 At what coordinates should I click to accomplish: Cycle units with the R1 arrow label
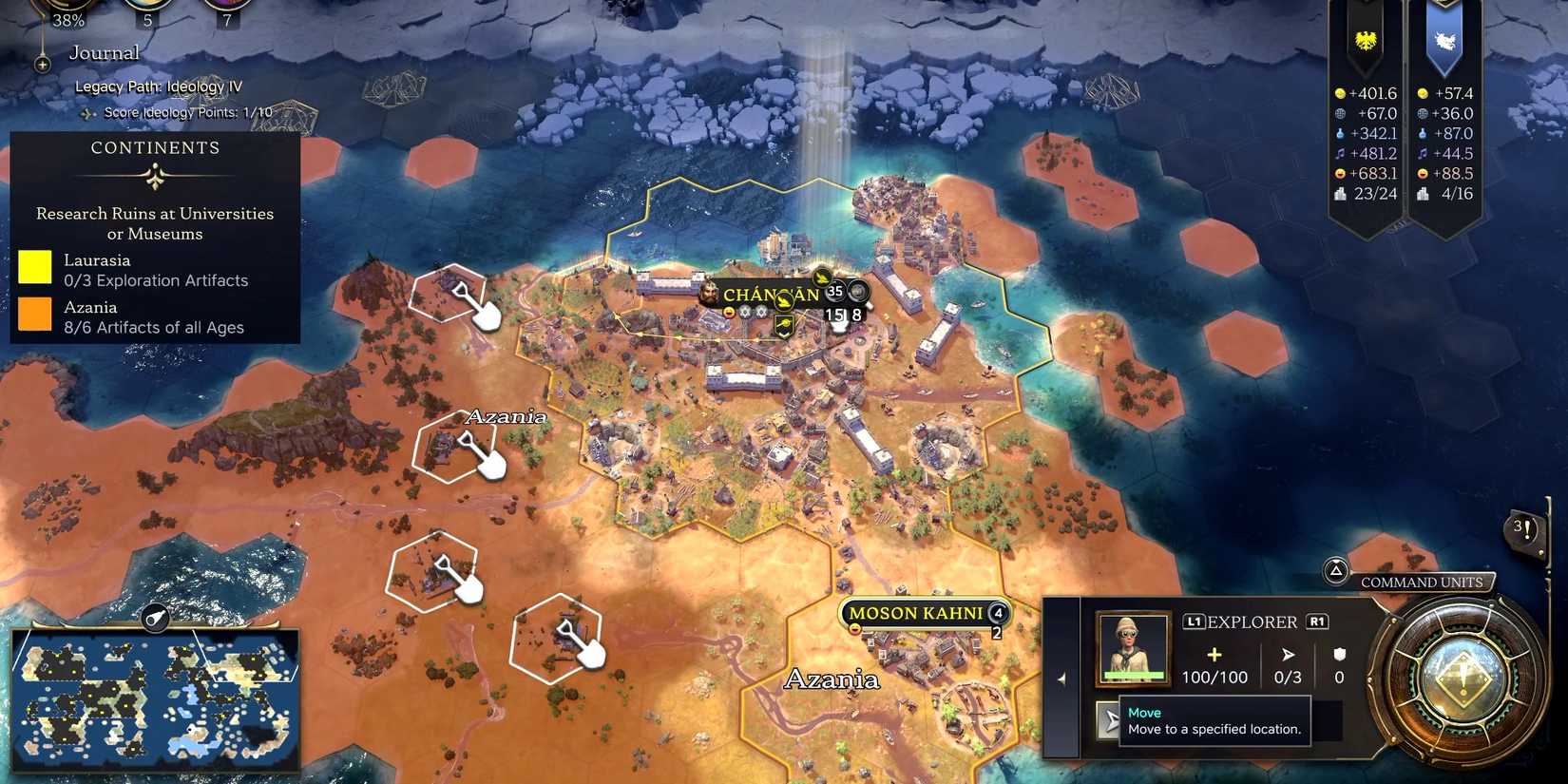[x=1316, y=621]
